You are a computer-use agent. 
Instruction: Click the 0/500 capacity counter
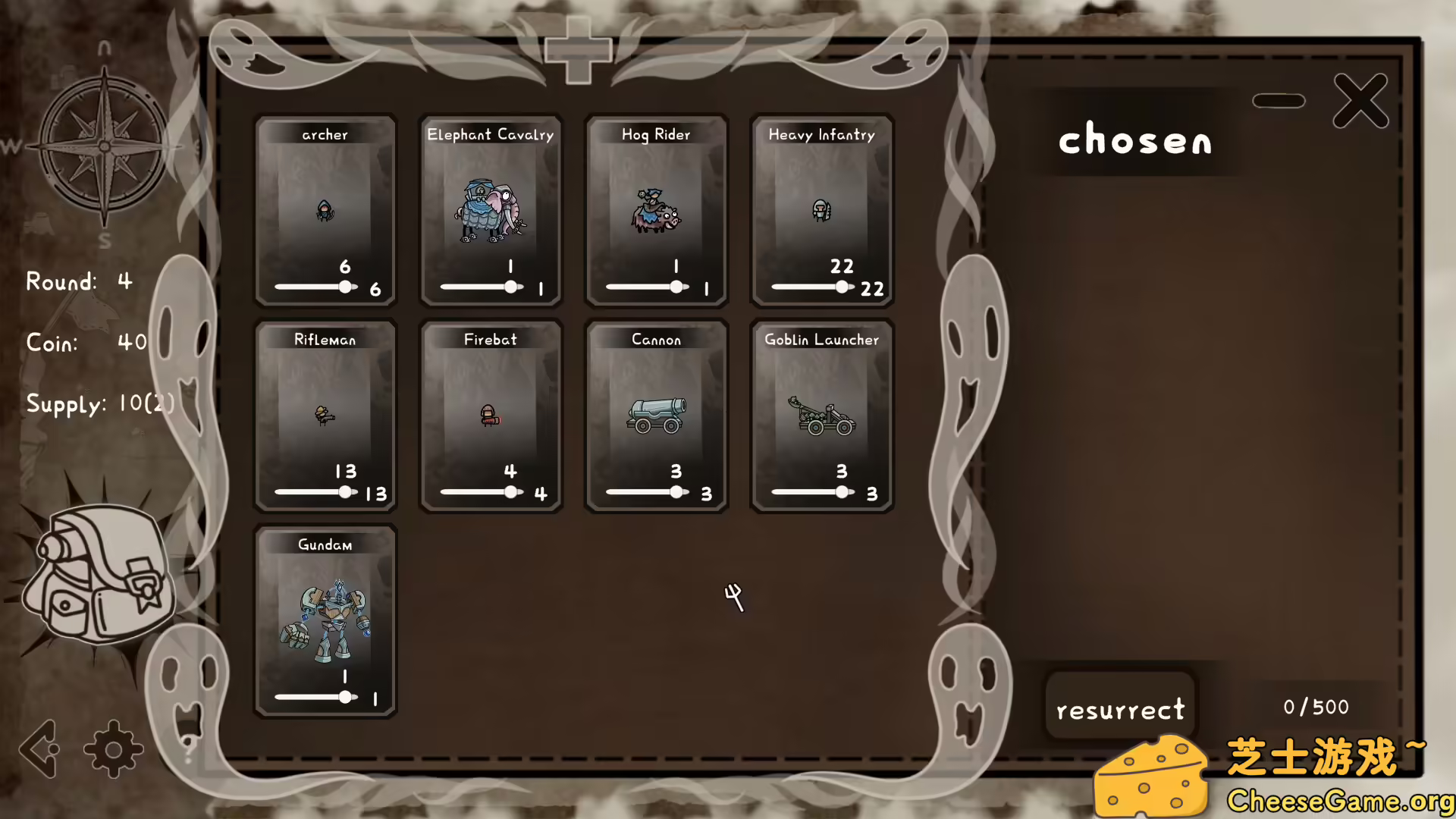coord(1316,707)
